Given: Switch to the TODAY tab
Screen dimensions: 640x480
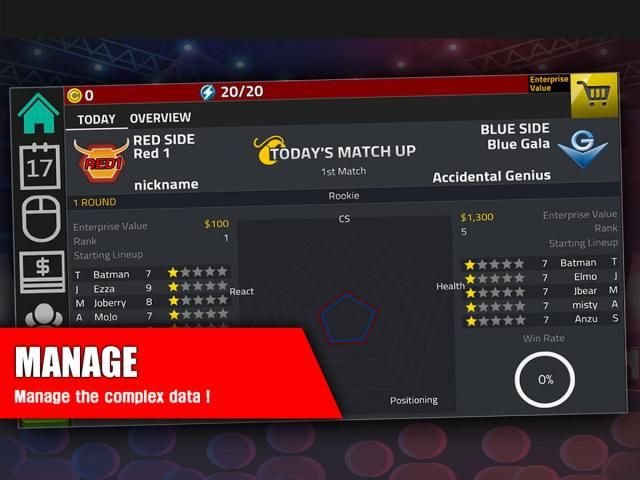Looking at the screenshot, I should pyautogui.click(x=97, y=119).
